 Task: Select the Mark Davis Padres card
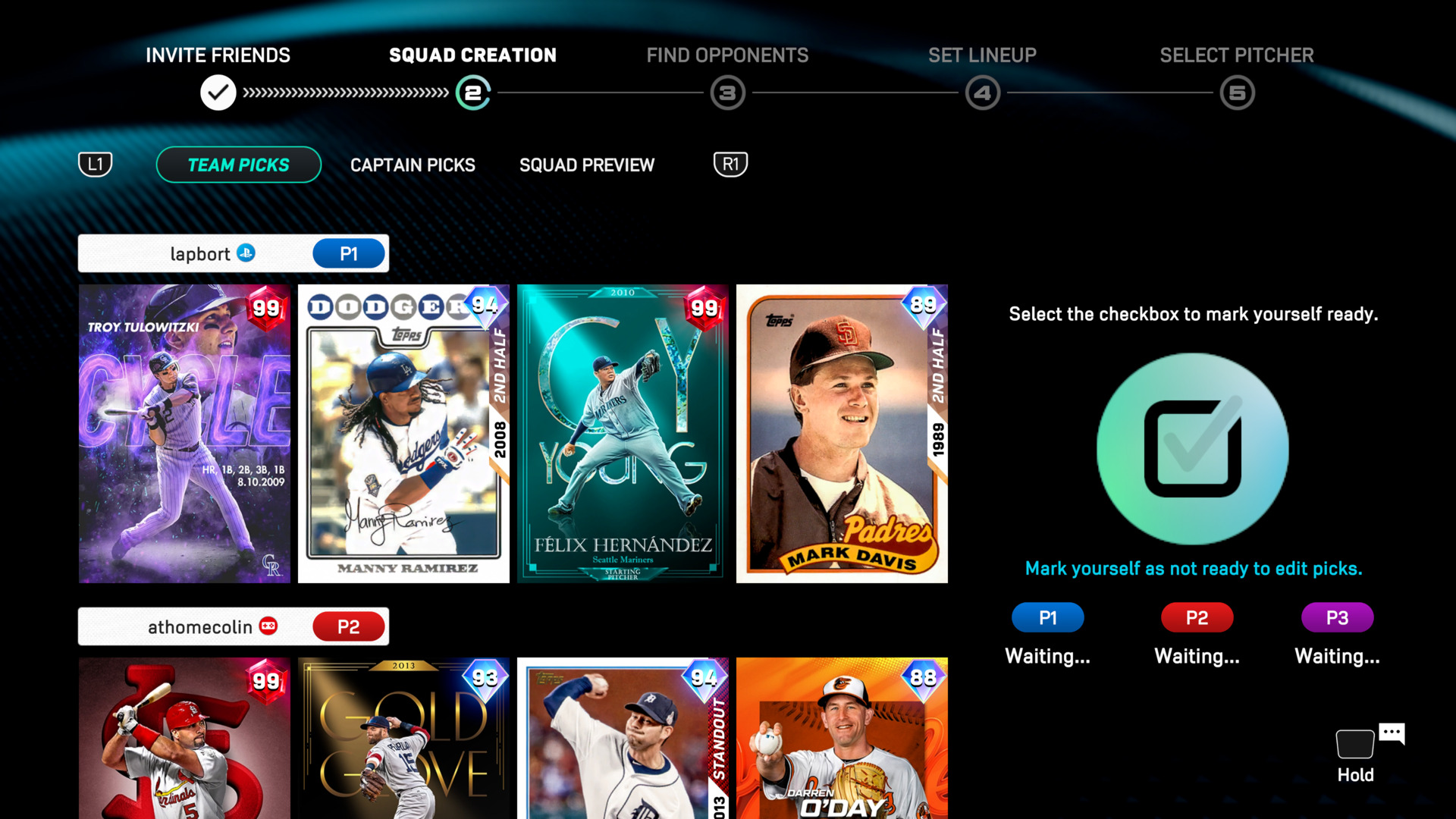[842, 433]
